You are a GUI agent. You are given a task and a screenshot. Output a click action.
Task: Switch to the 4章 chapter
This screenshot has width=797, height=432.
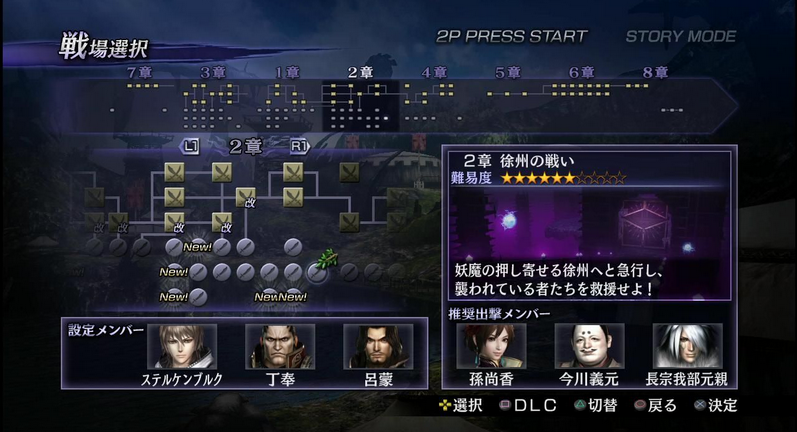pyautogui.click(x=434, y=72)
